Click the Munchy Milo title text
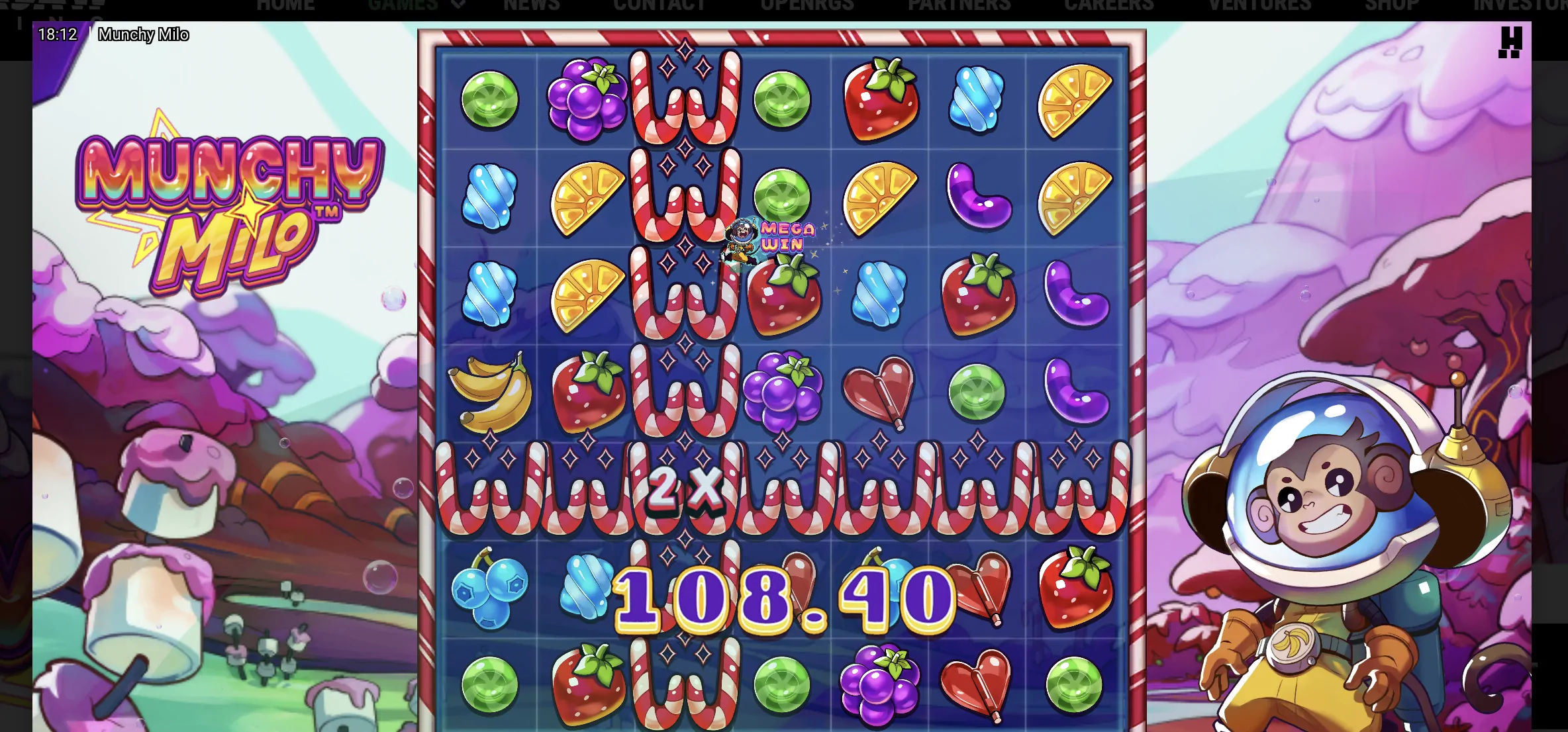Screen dimensions: 1568x732 pos(144,34)
